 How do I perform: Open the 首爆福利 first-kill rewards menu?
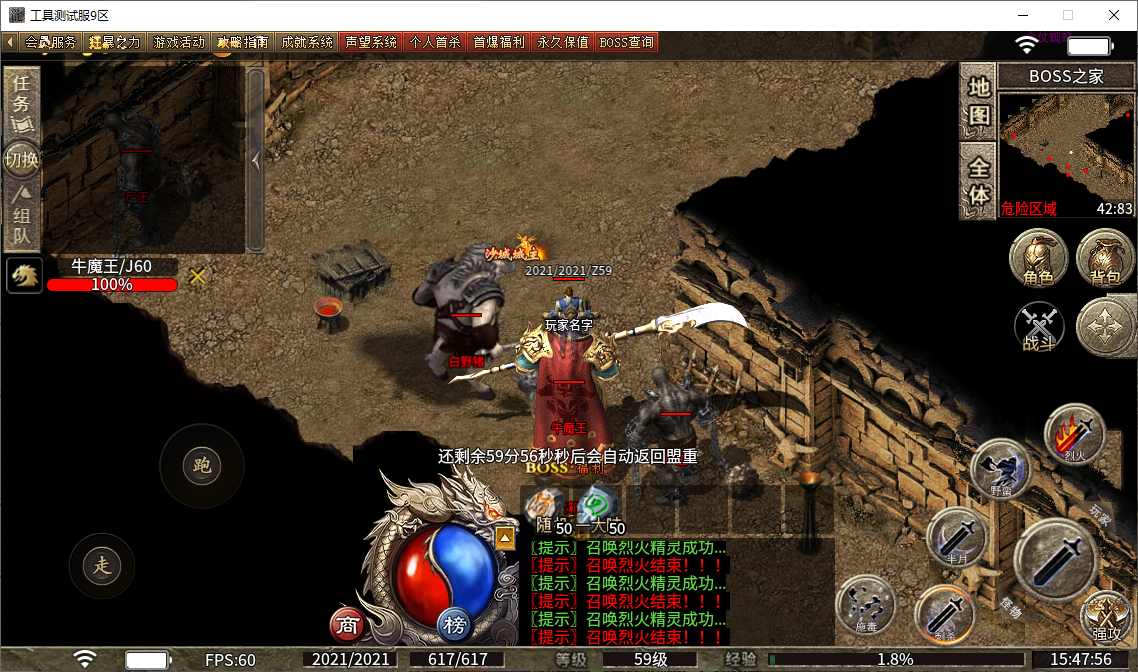[499, 43]
